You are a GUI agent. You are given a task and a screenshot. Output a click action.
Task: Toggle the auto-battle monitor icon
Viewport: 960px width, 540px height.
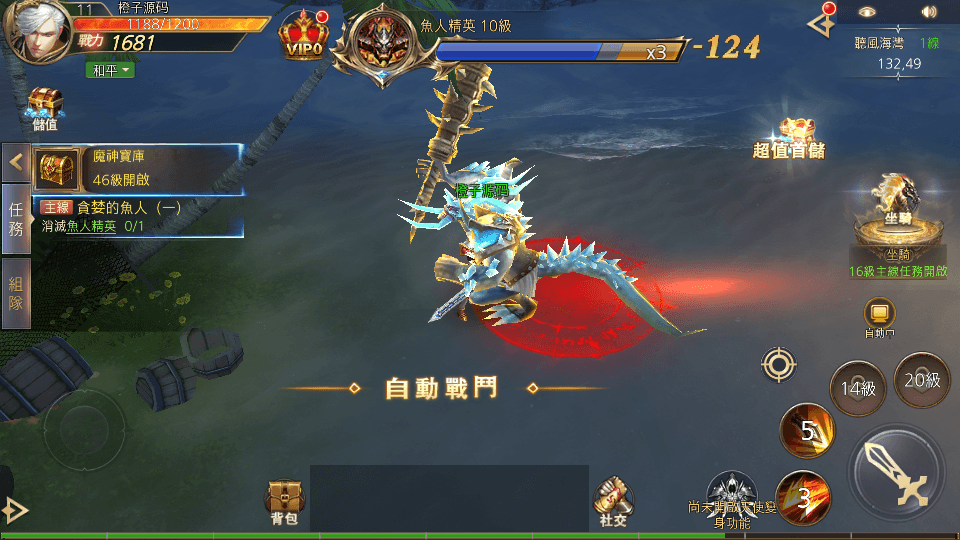(879, 313)
